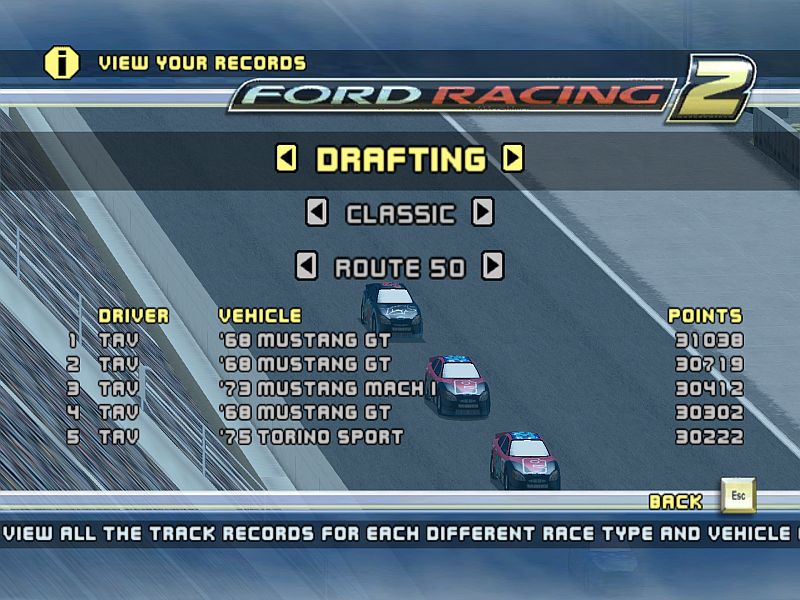Select the '73 Mustang Mach I record row
This screenshot has width=800, height=600.
coord(405,388)
